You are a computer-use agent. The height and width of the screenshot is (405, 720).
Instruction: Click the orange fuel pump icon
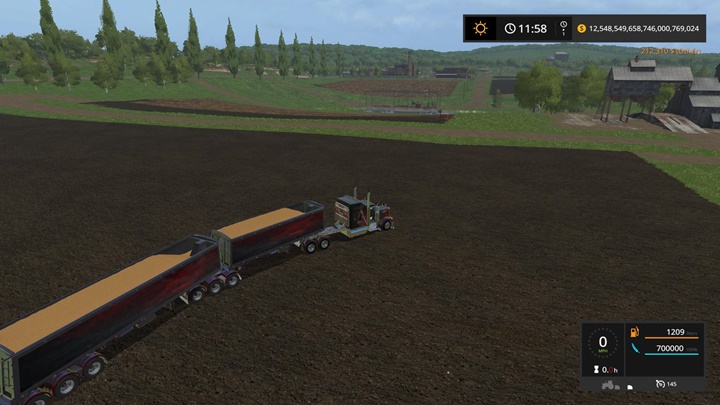point(633,331)
